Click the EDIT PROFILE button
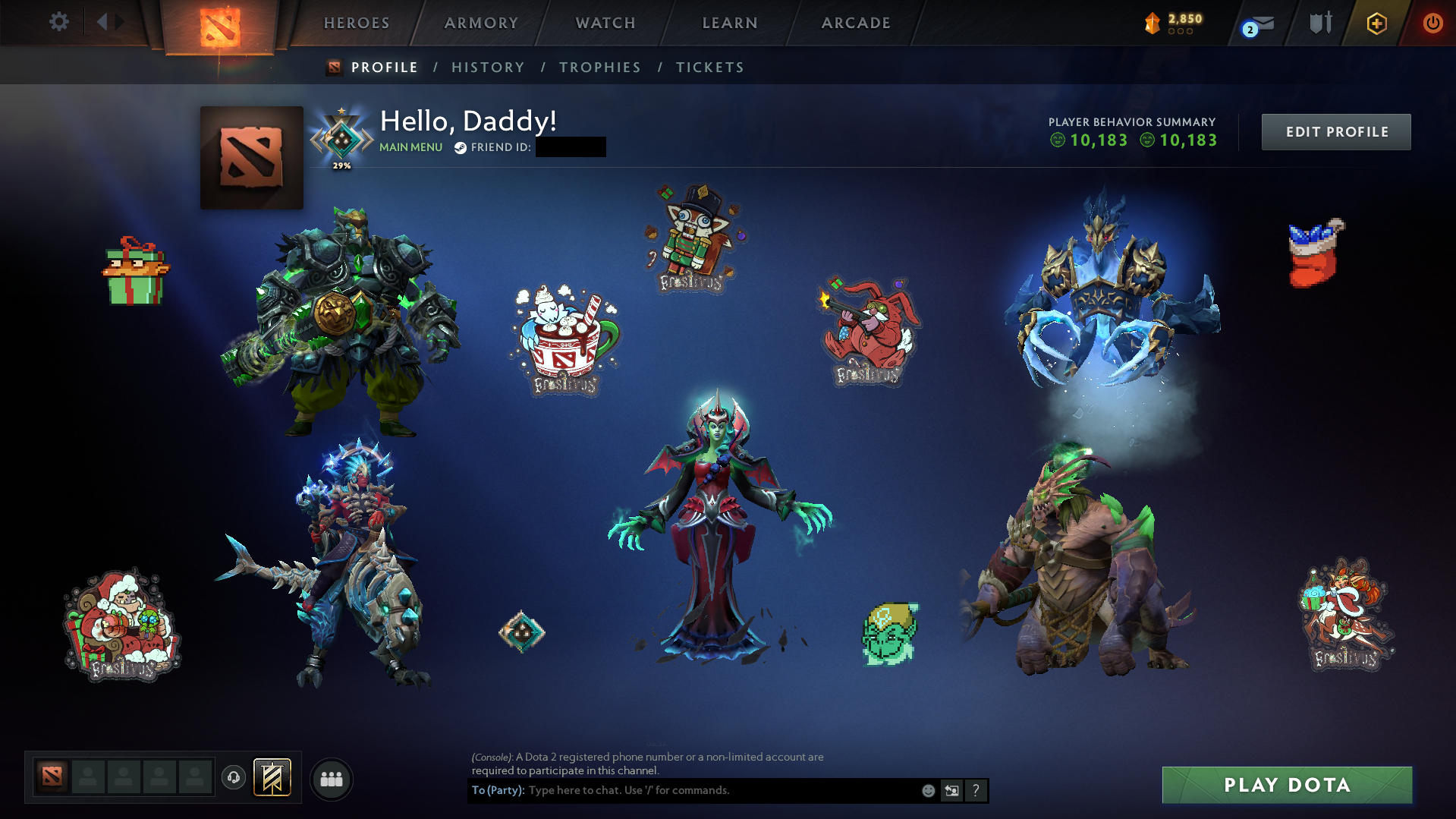 point(1335,131)
